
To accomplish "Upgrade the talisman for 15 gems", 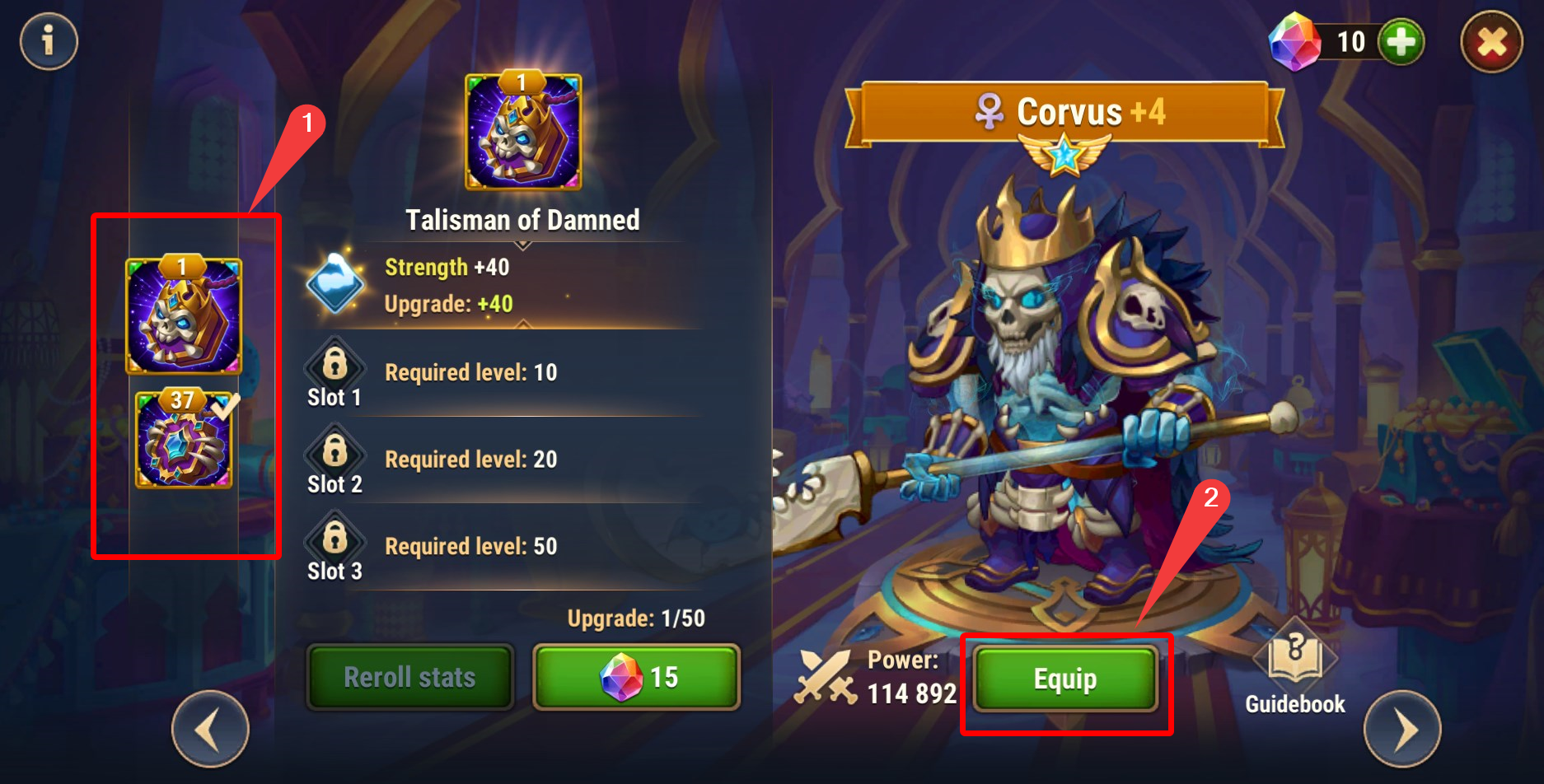I will coord(637,678).
